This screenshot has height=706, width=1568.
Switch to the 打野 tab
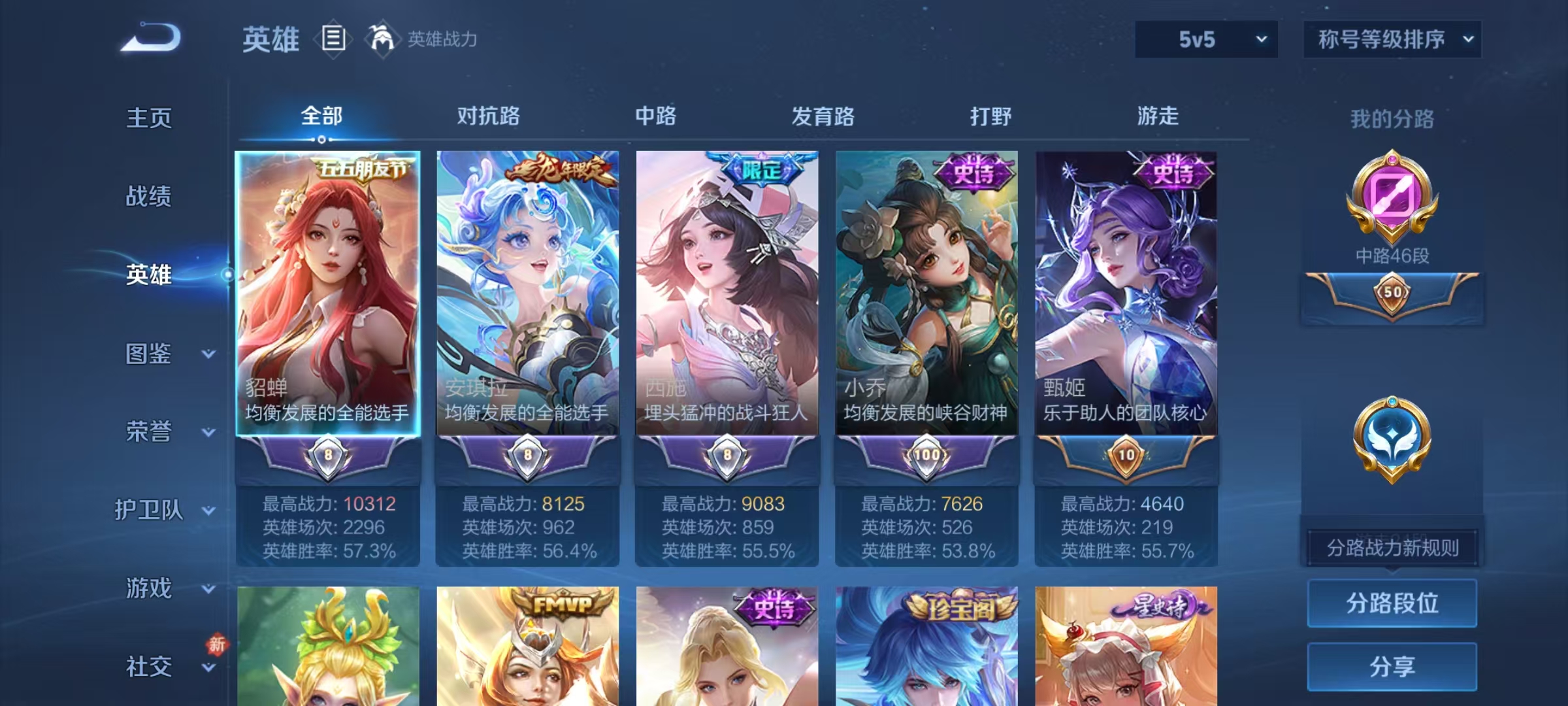tap(990, 116)
